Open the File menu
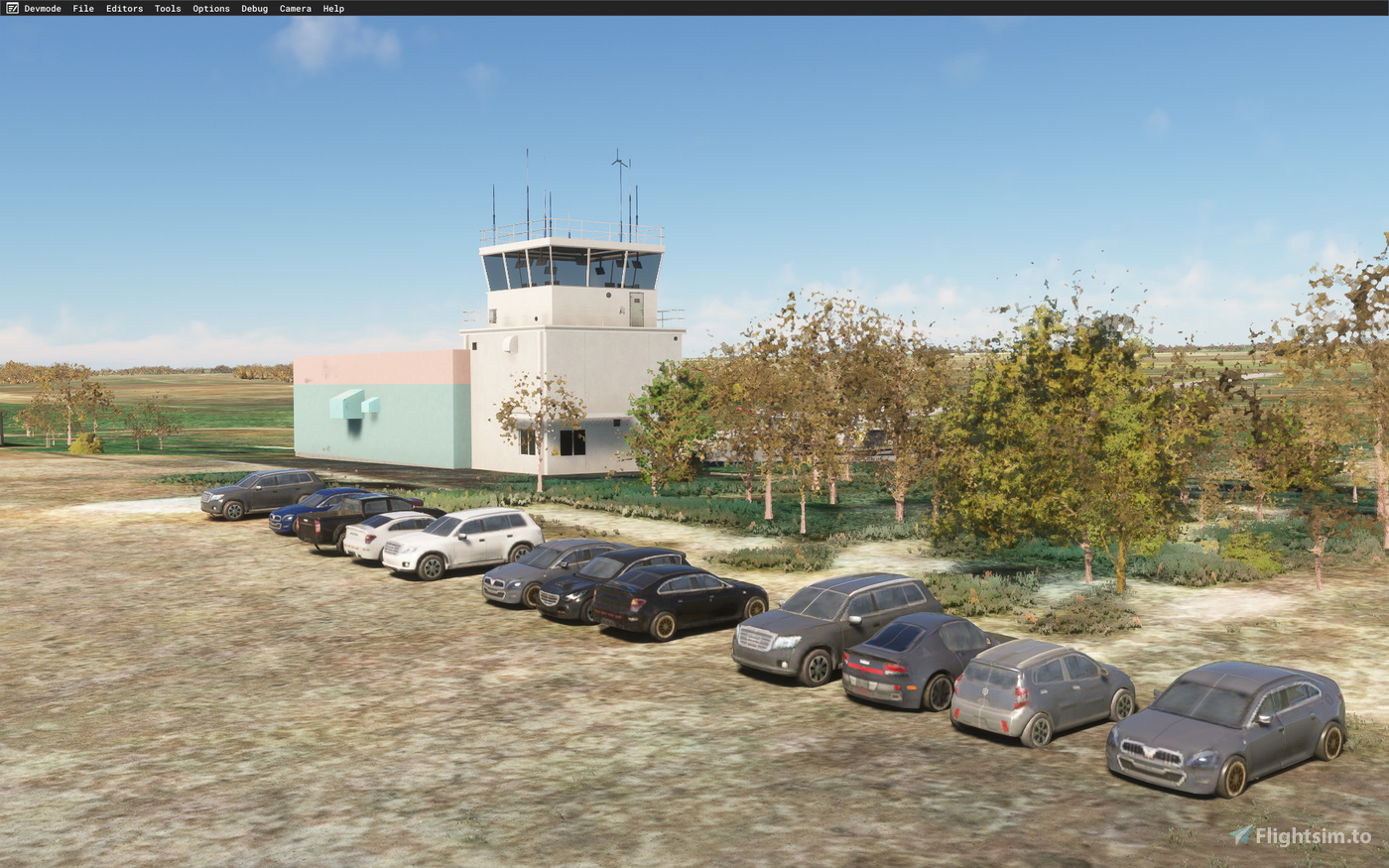 [x=82, y=8]
